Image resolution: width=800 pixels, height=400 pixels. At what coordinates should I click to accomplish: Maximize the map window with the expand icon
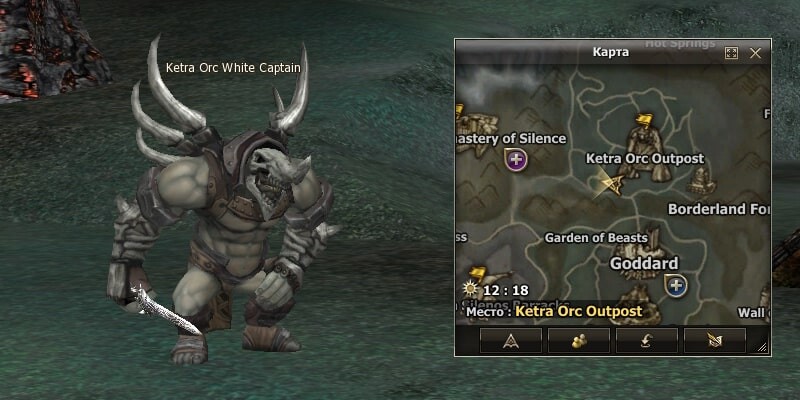pos(731,53)
